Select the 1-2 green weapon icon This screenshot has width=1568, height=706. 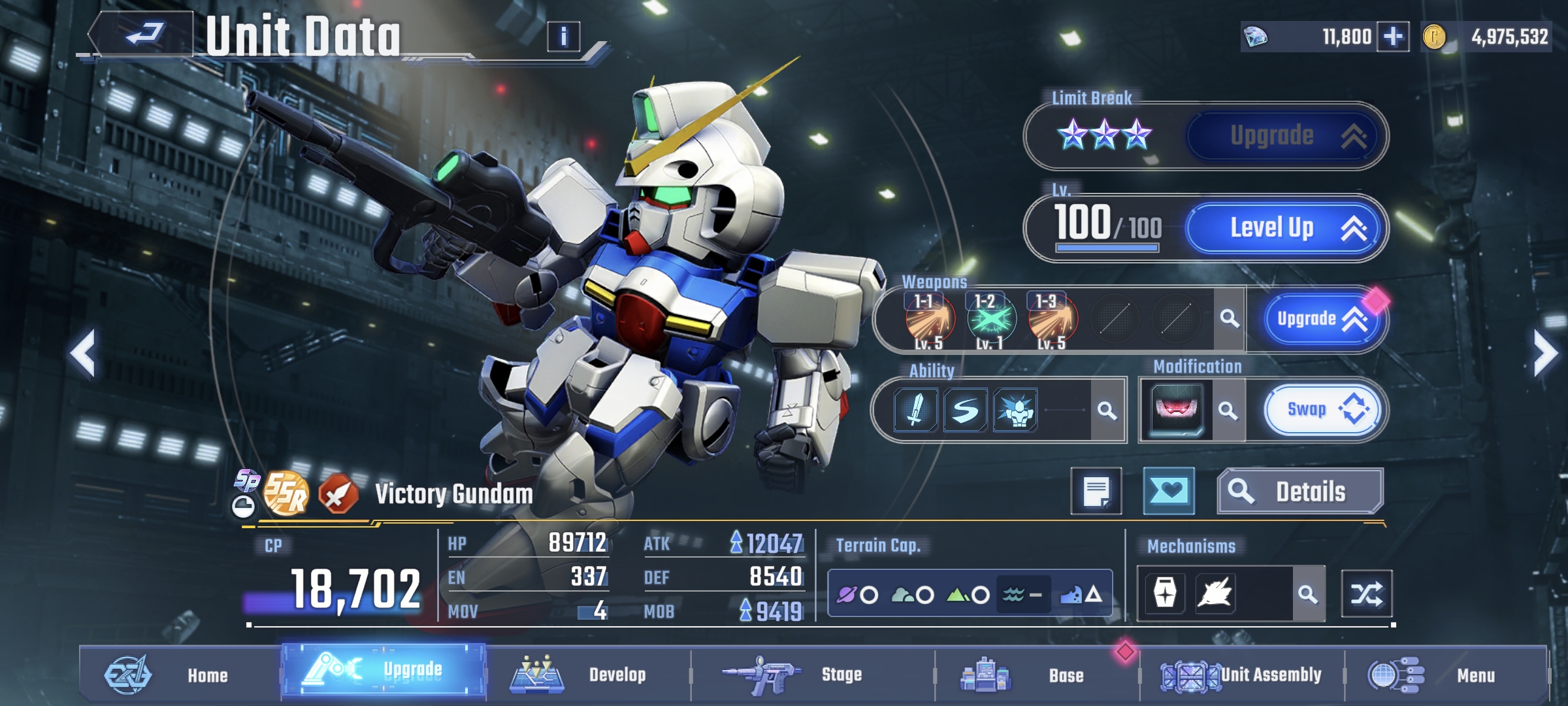991,319
